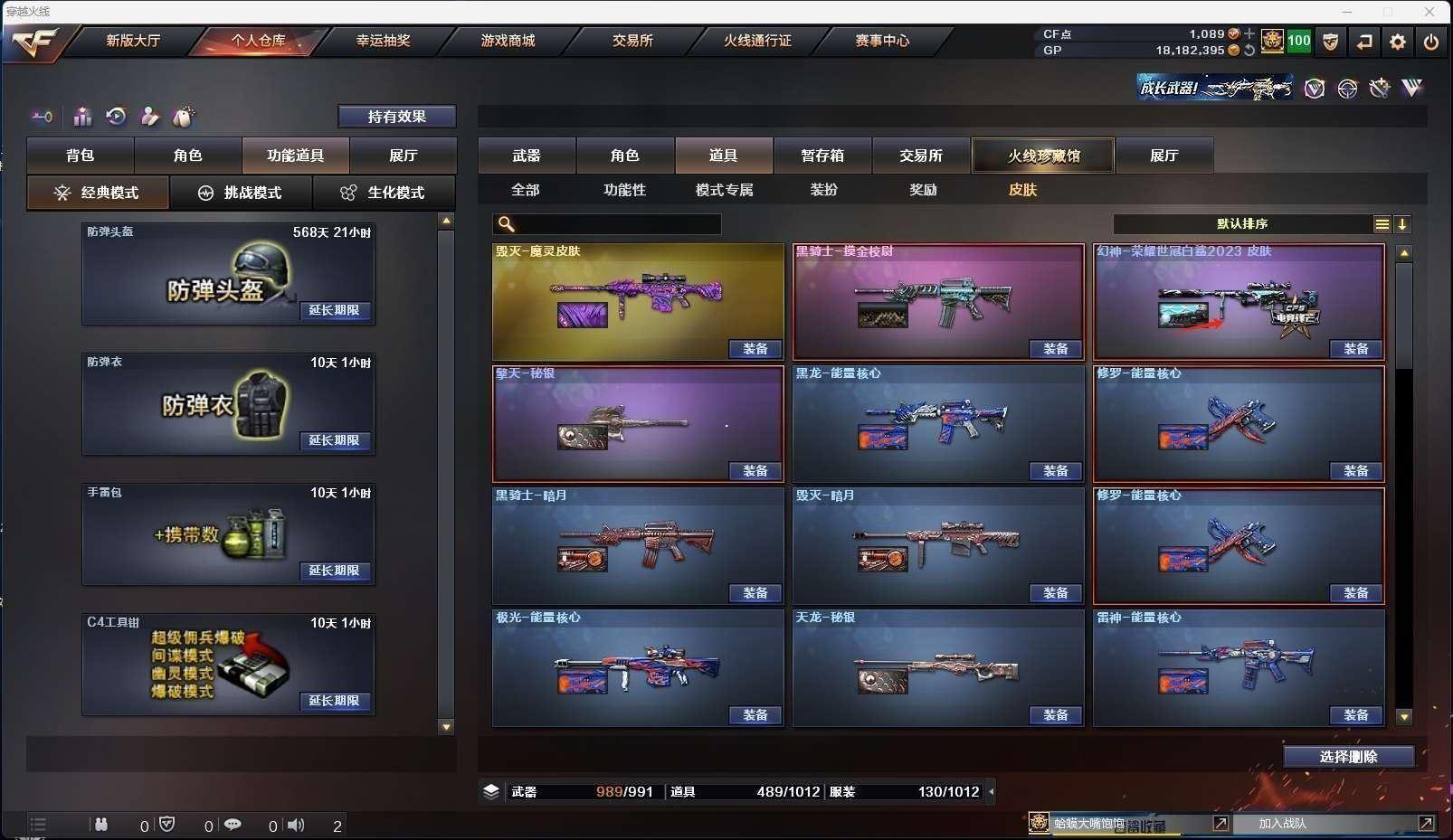1453x840 pixels.
Task: Open the 新版大厅 lobby tab
Action: [x=133, y=41]
